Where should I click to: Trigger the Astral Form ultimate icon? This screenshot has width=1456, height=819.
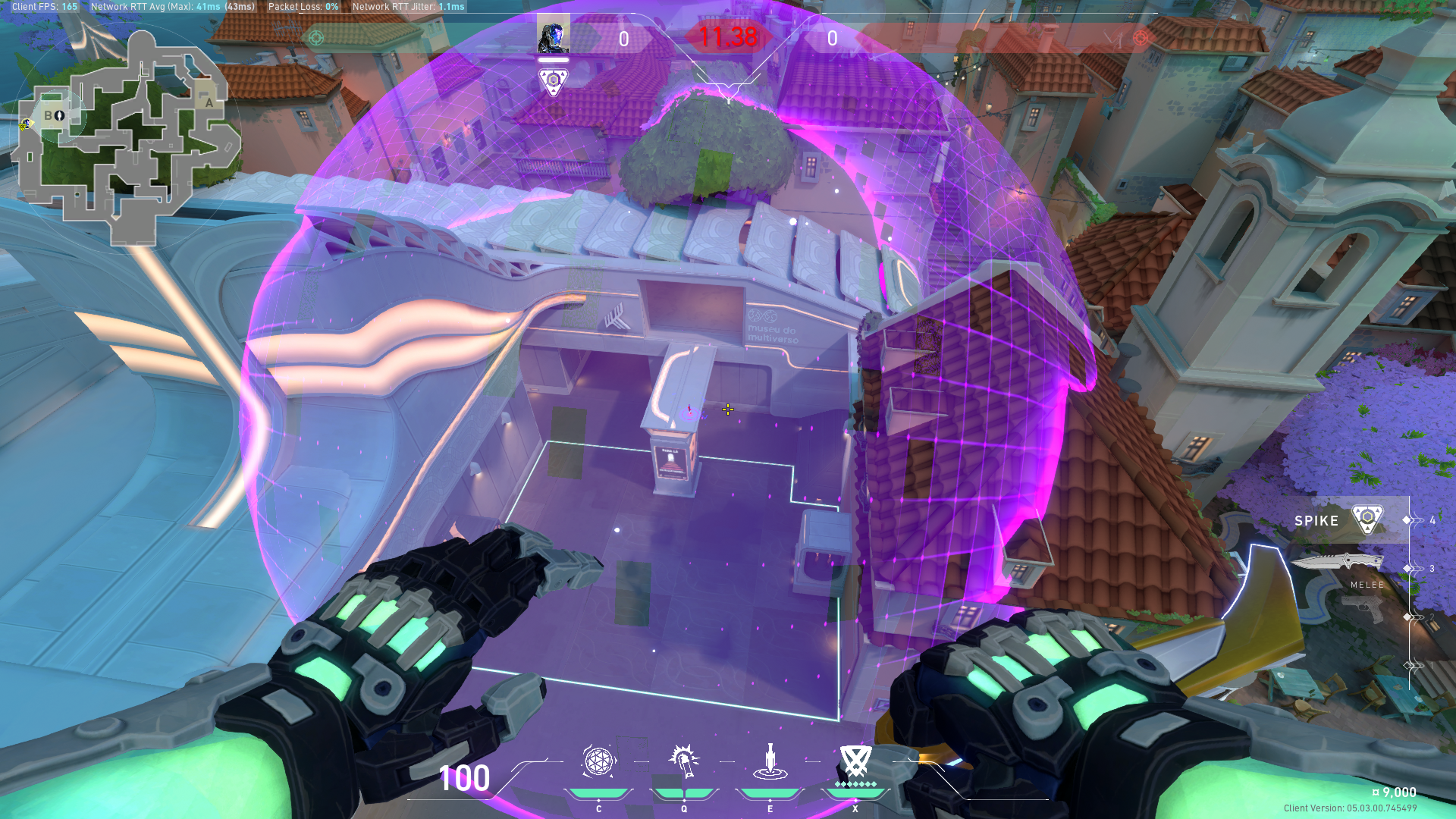coord(855,761)
